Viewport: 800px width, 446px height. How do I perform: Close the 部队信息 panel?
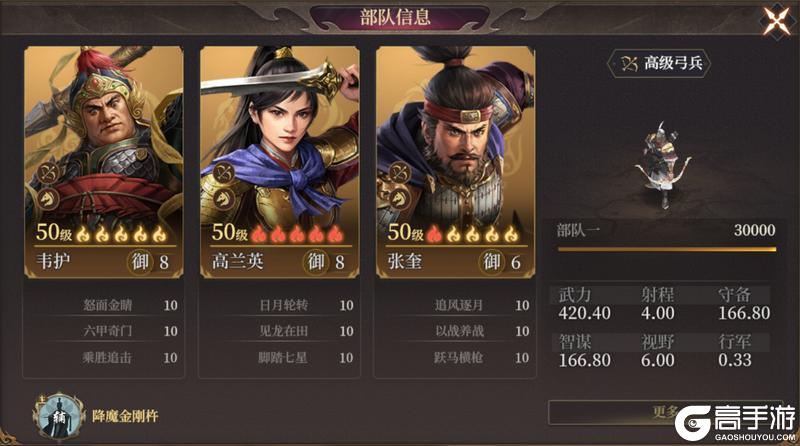tap(775, 21)
